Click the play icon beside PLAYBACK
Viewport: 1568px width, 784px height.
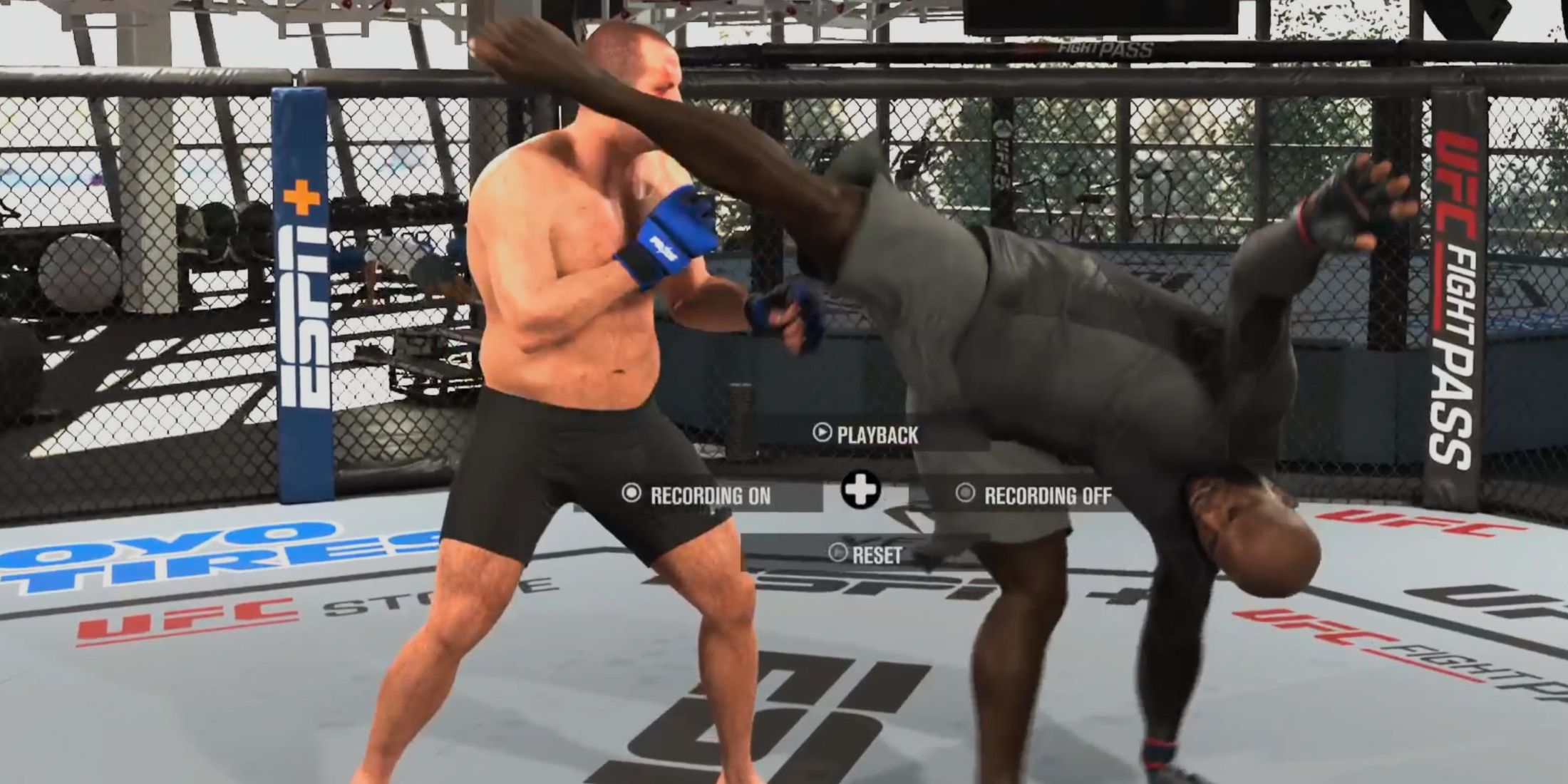[x=822, y=433]
